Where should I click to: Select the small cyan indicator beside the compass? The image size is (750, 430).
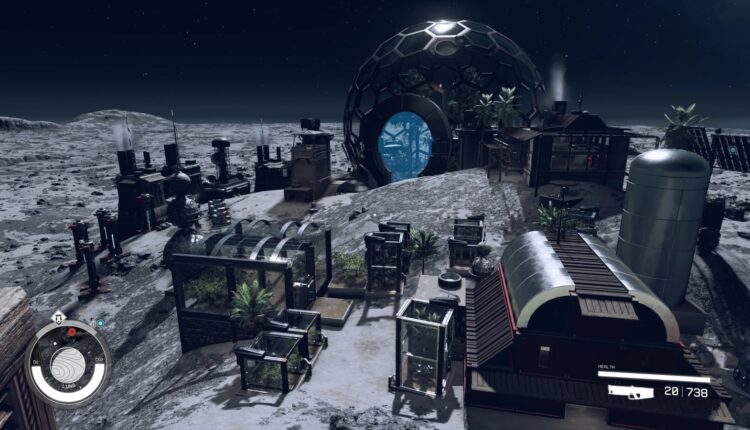(100, 324)
